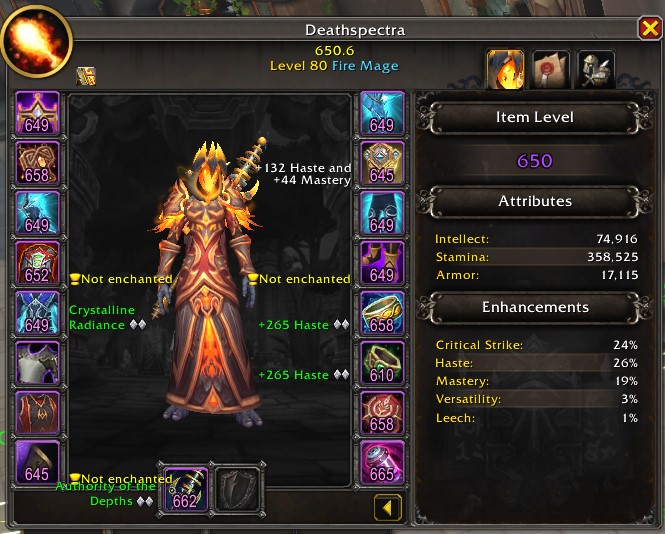665x534 pixels.
Task: Select the belt waist slot (645)
Action: coord(382,162)
